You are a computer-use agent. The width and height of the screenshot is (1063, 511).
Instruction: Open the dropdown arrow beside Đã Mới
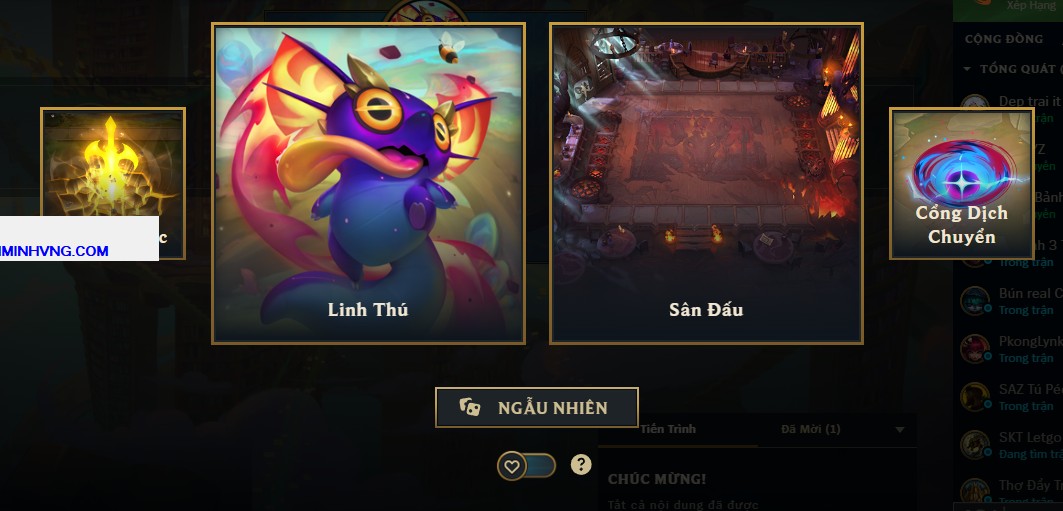900,430
